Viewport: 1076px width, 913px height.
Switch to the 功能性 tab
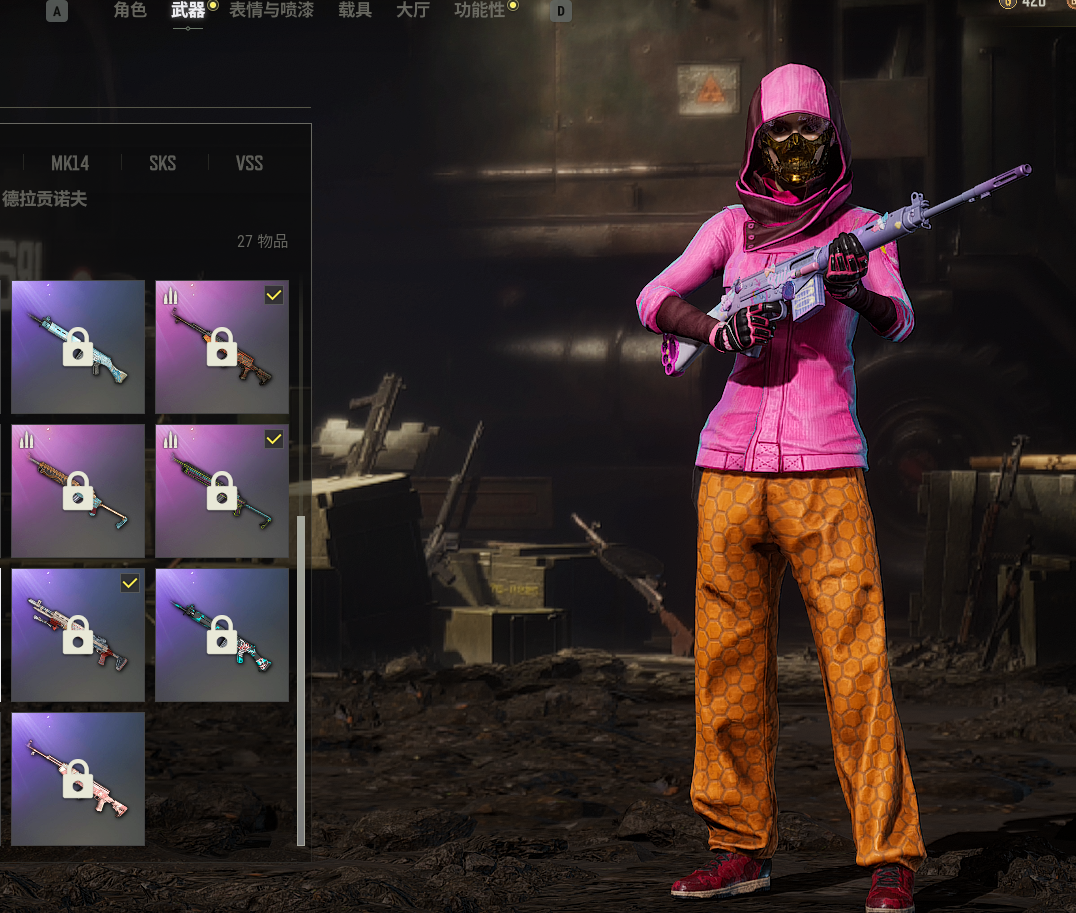480,11
